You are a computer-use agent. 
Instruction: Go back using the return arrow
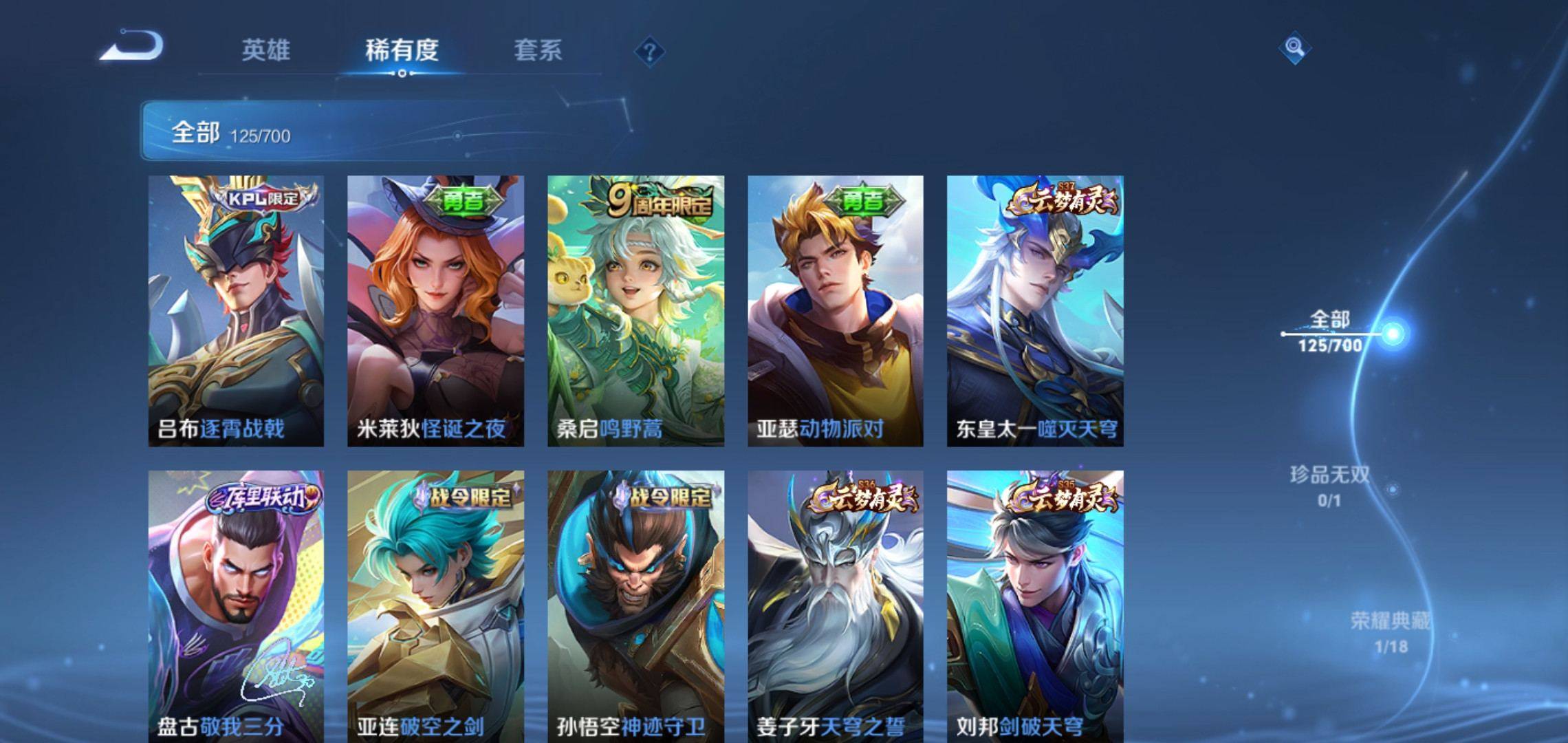point(132,47)
